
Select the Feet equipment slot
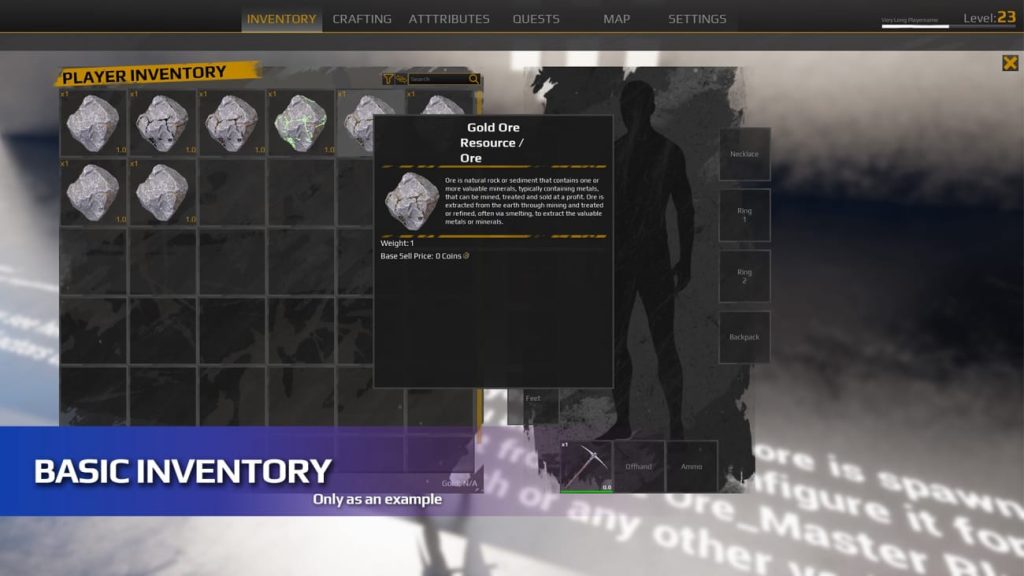533,400
